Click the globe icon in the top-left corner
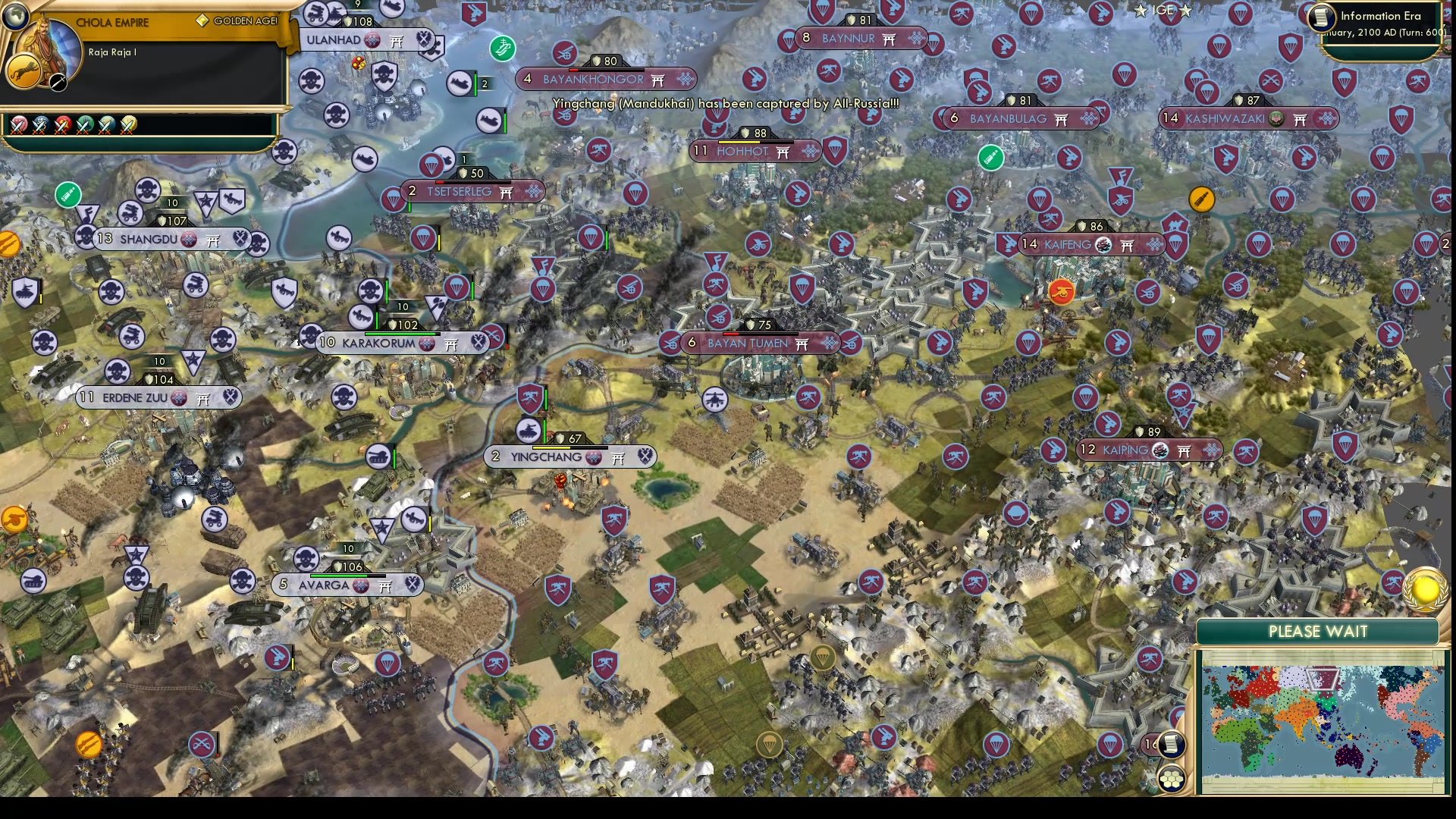Screen dimensions: 1456x819 (x=15, y=17)
